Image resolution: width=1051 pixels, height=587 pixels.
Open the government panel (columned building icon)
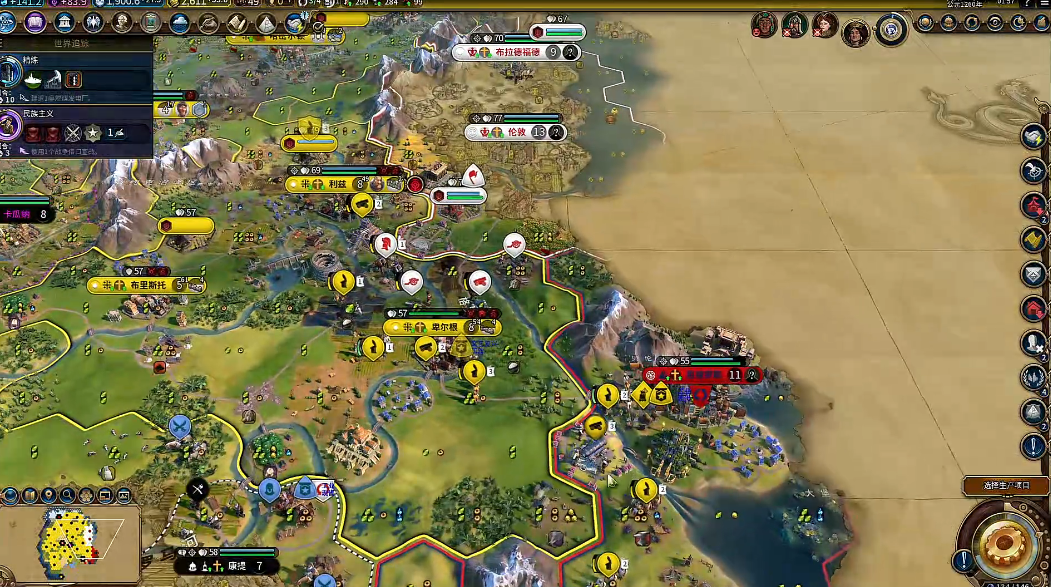[x=65, y=22]
